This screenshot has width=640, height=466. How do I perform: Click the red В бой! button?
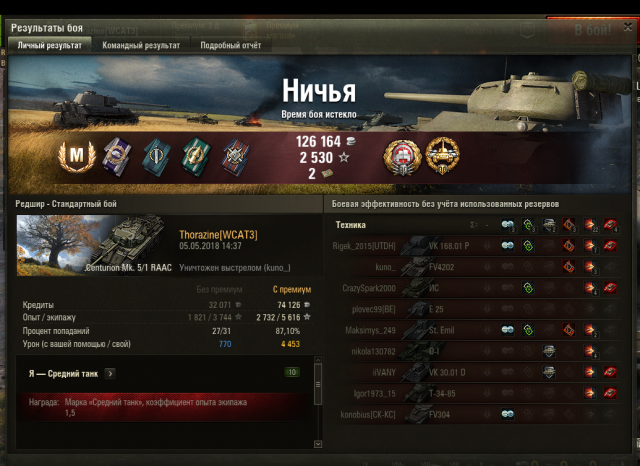pos(597,29)
